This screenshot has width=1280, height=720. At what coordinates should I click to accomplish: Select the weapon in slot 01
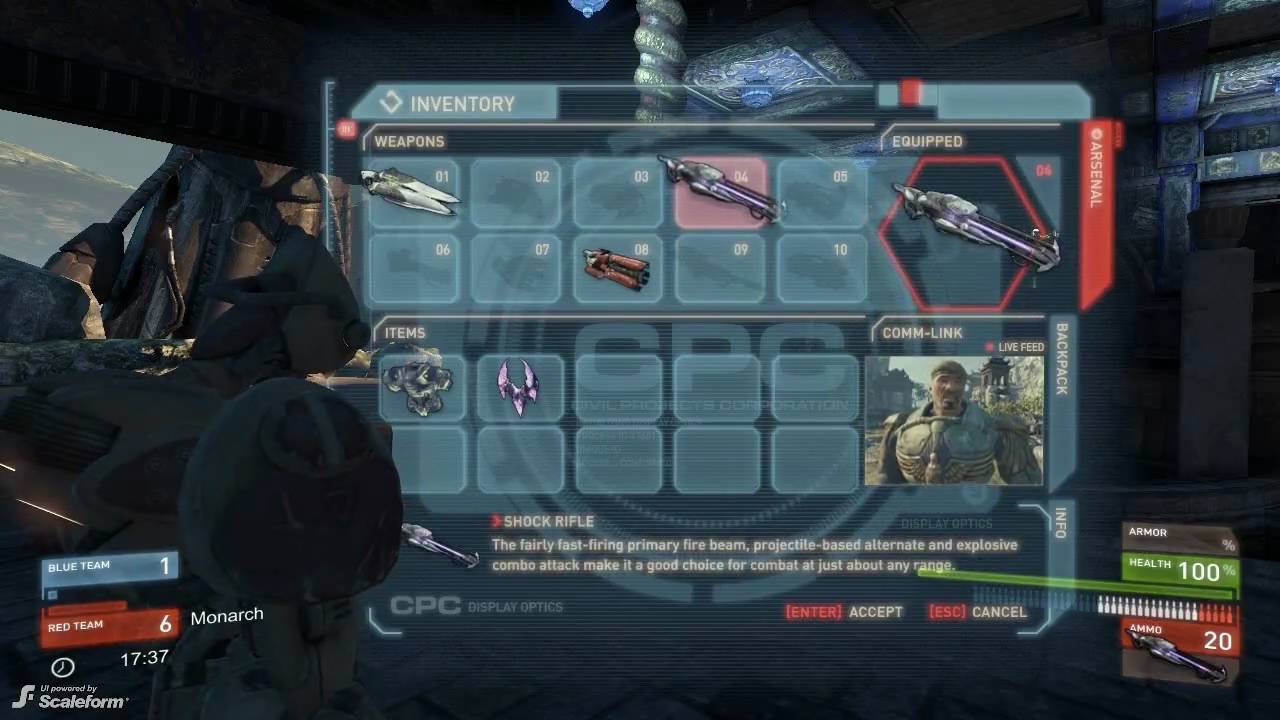[x=414, y=192]
